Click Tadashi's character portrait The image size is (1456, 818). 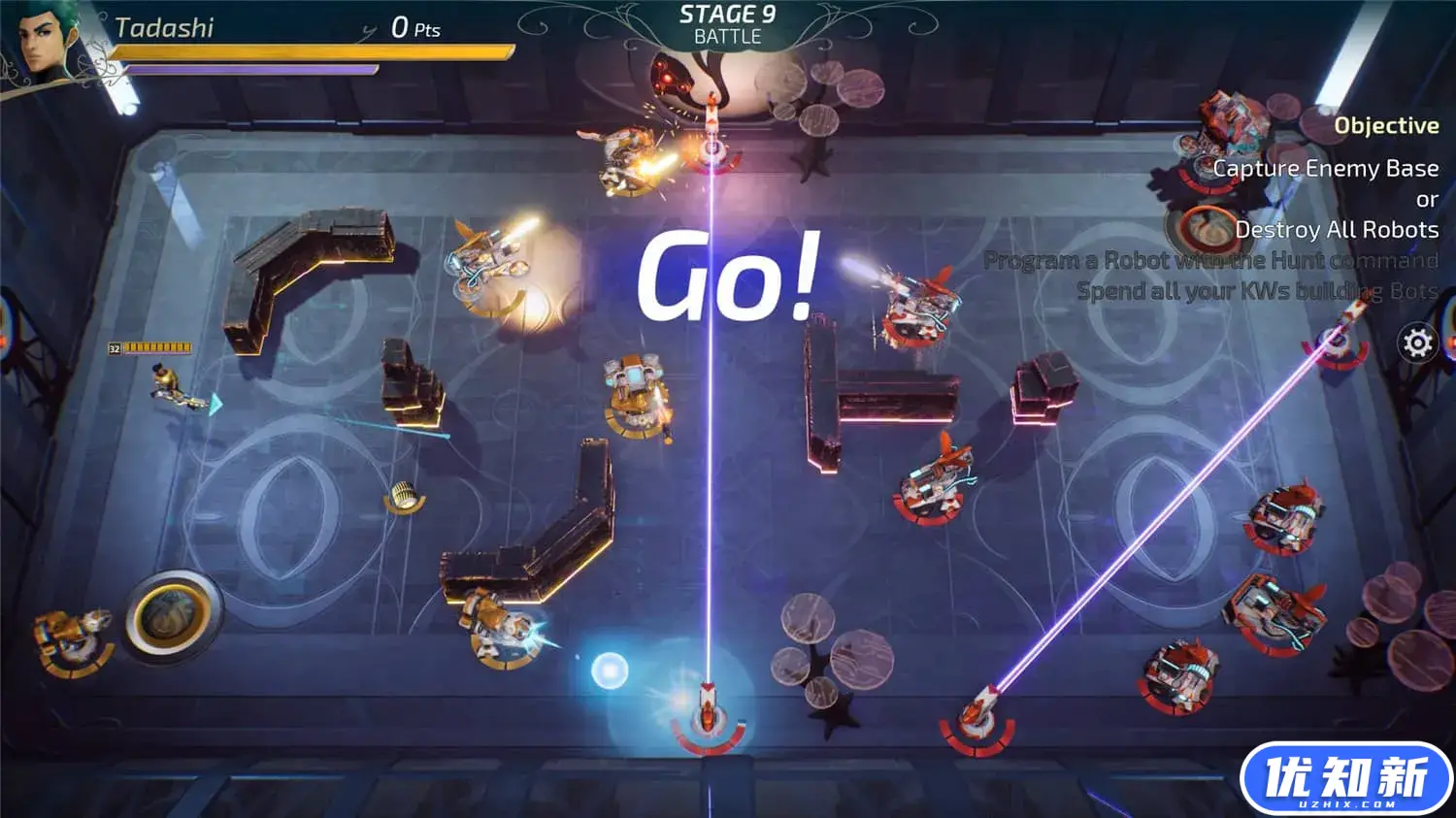click(49, 43)
